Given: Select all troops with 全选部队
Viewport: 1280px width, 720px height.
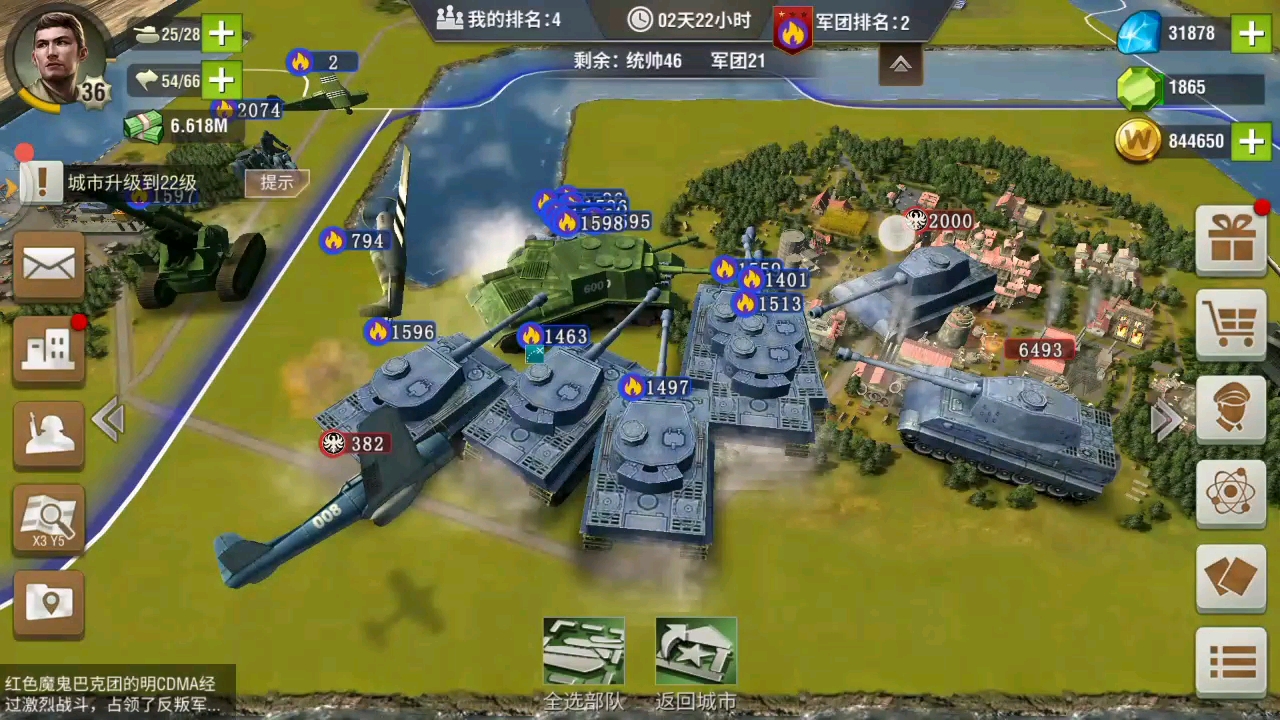Looking at the screenshot, I should (x=584, y=662).
